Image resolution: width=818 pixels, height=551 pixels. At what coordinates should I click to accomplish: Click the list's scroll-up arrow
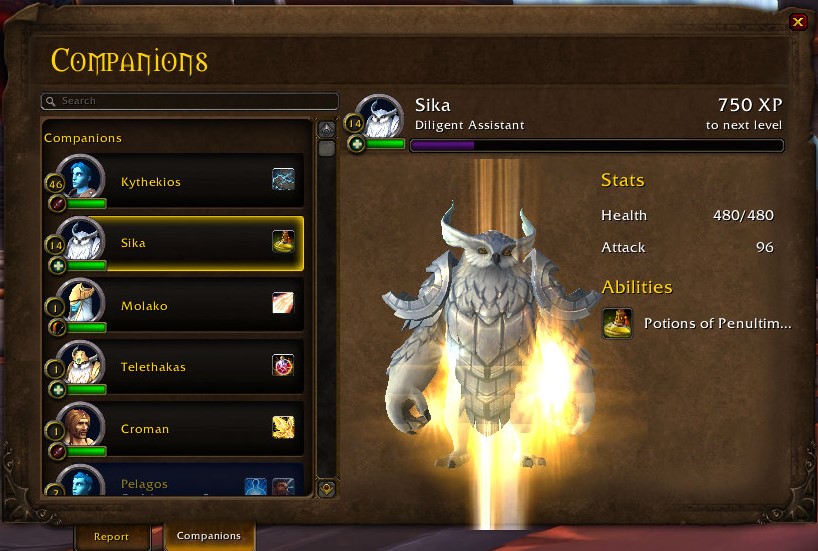[x=326, y=129]
